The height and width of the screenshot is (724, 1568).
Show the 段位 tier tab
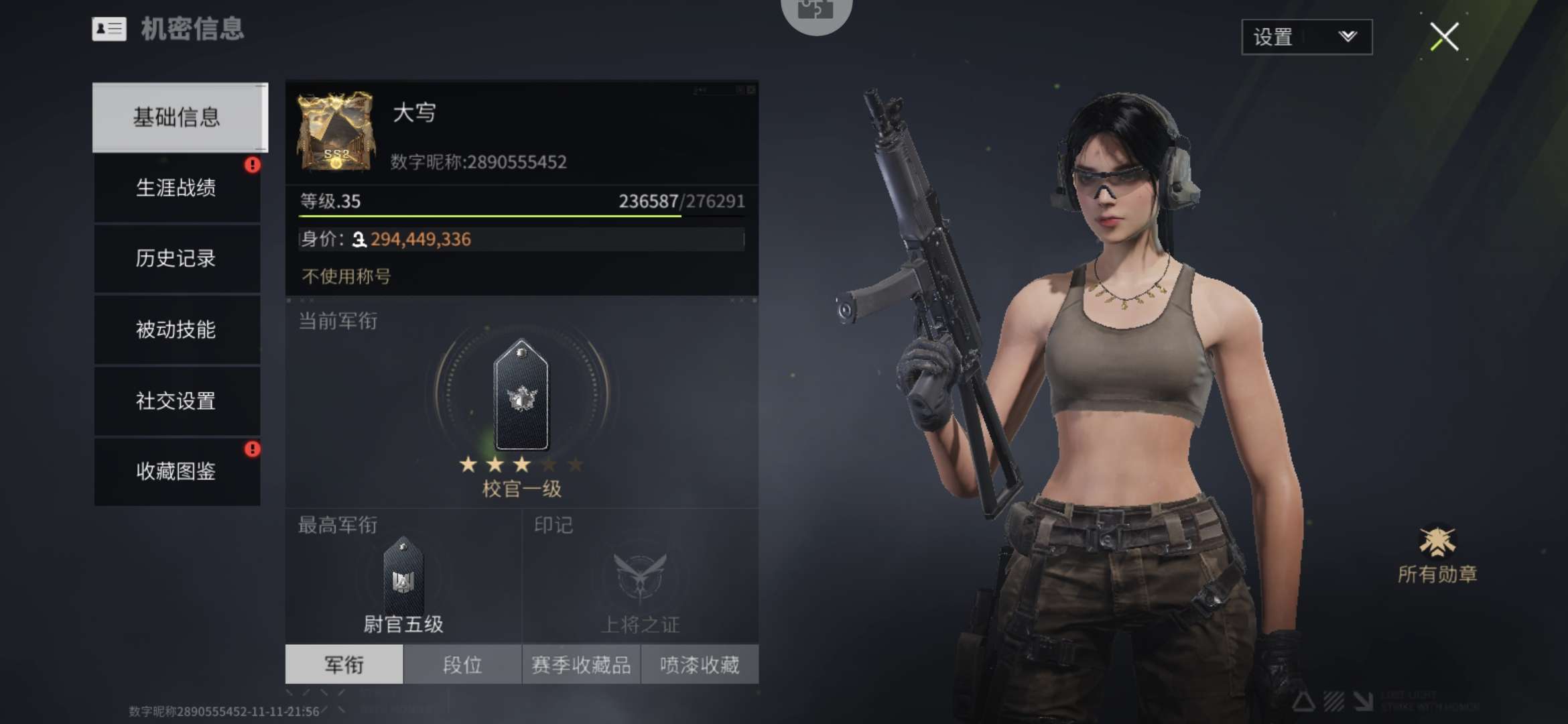click(x=462, y=664)
